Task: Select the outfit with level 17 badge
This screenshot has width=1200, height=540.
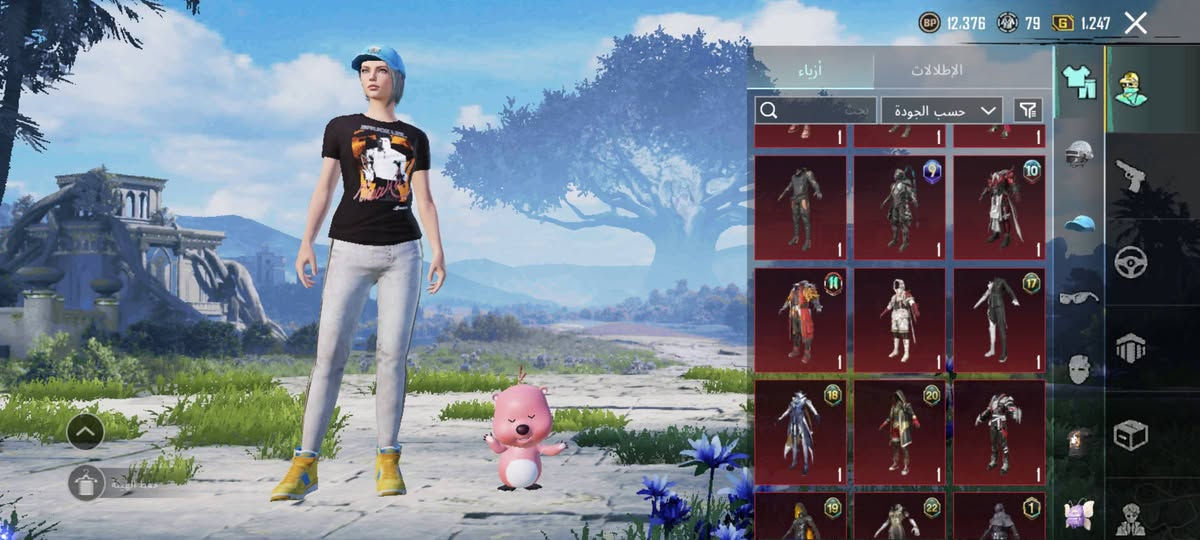Action: tap(999, 320)
